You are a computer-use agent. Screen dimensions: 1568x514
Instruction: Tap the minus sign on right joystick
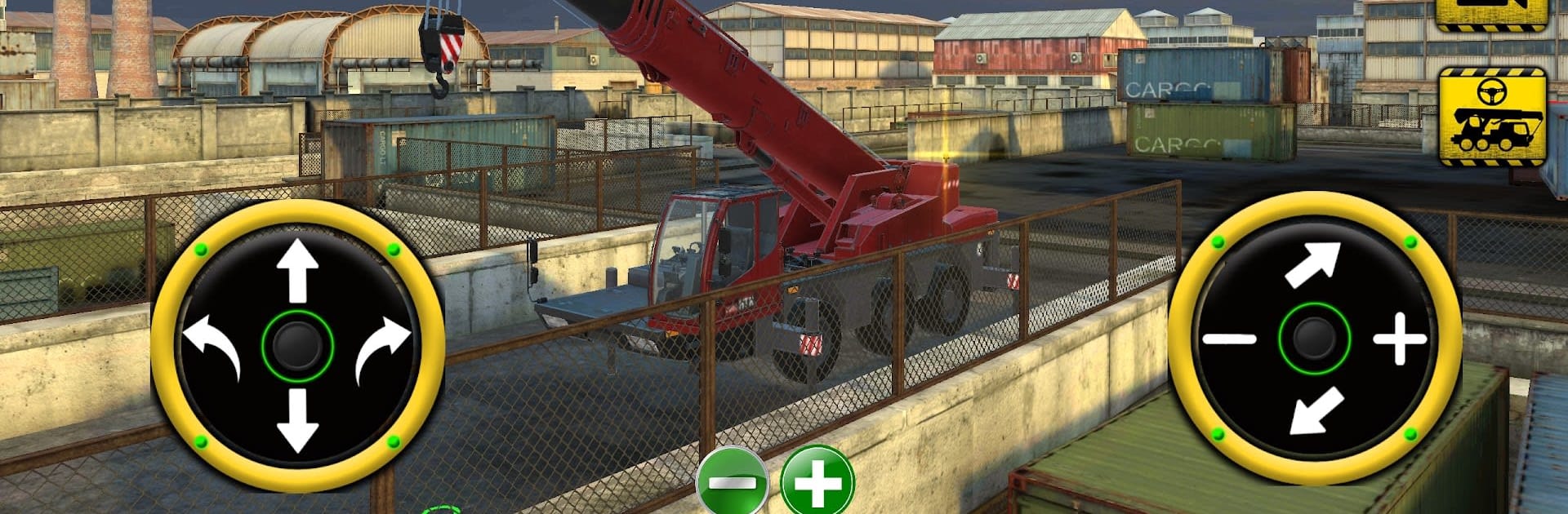(x=1229, y=338)
